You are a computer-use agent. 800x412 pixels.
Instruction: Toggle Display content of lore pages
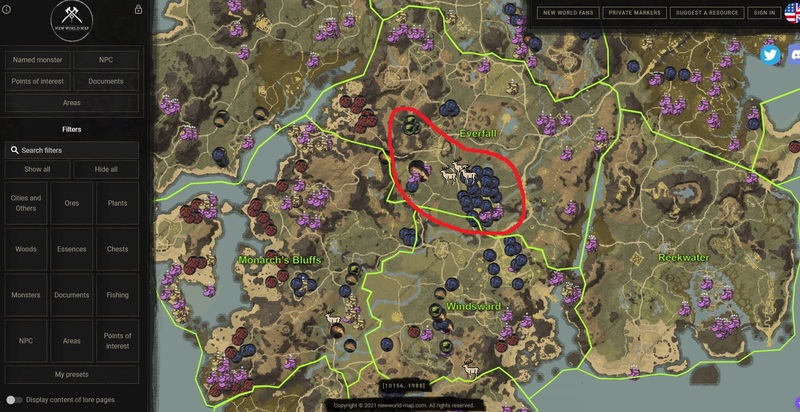coord(17,400)
